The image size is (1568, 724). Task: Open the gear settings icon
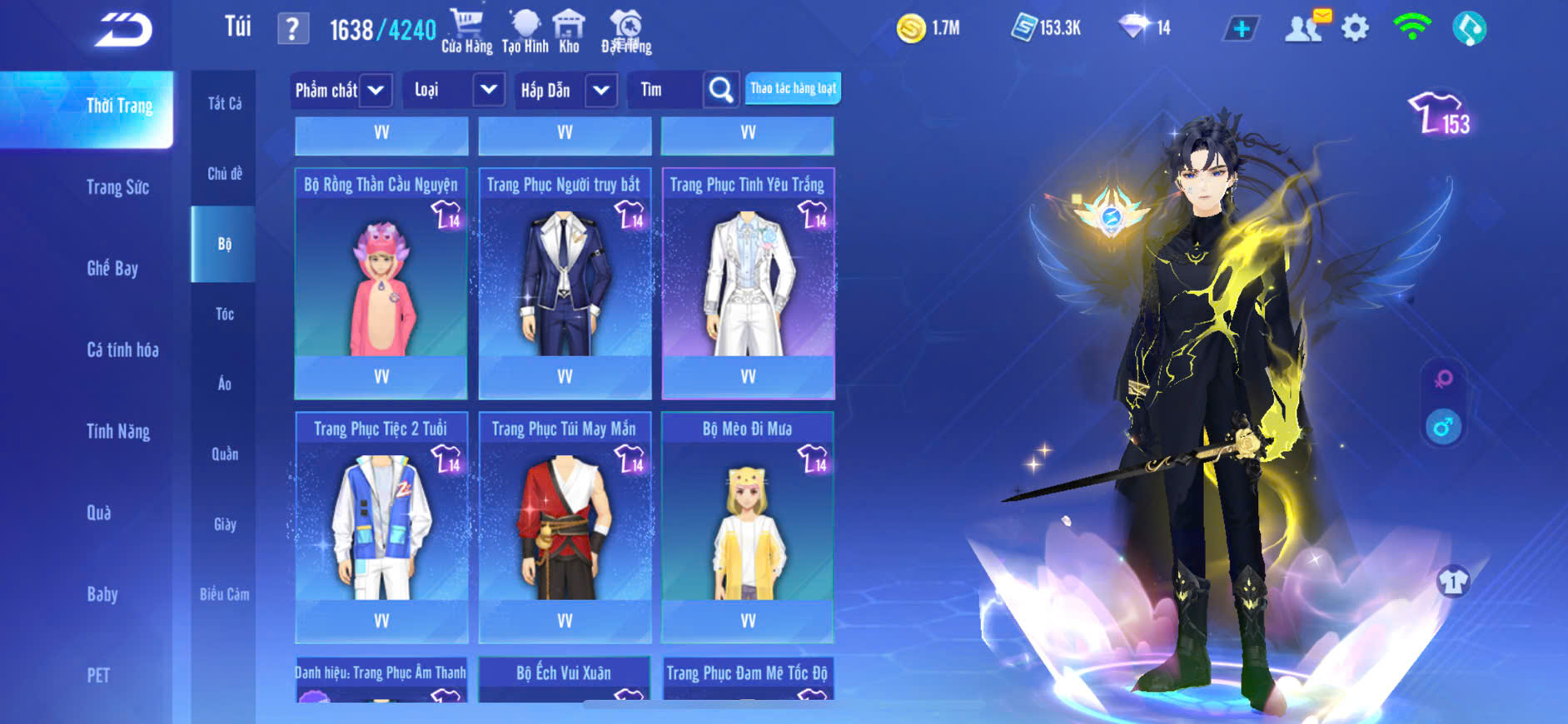(1355, 28)
